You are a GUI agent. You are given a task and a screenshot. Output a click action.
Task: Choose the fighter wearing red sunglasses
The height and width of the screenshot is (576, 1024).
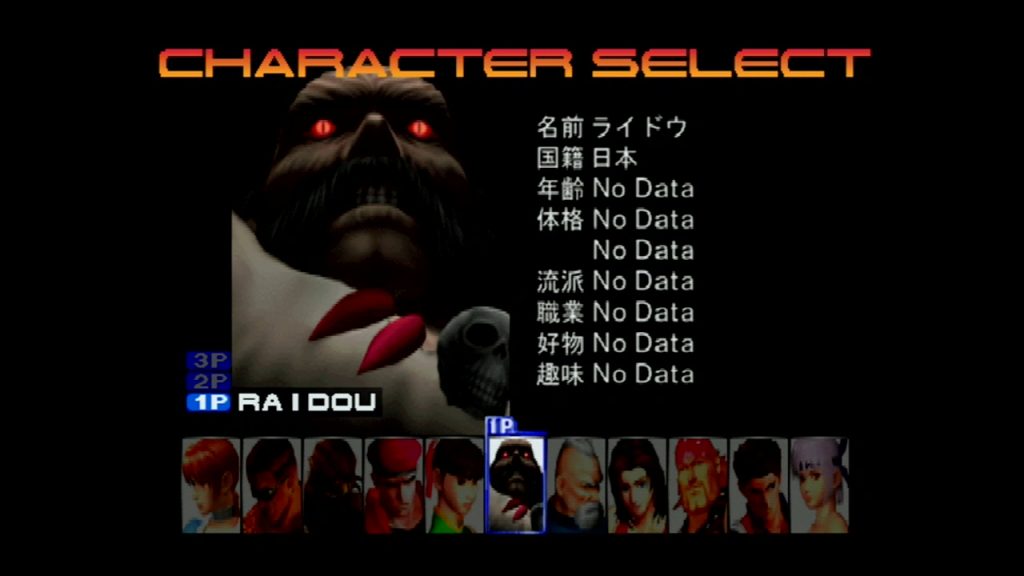[272, 485]
